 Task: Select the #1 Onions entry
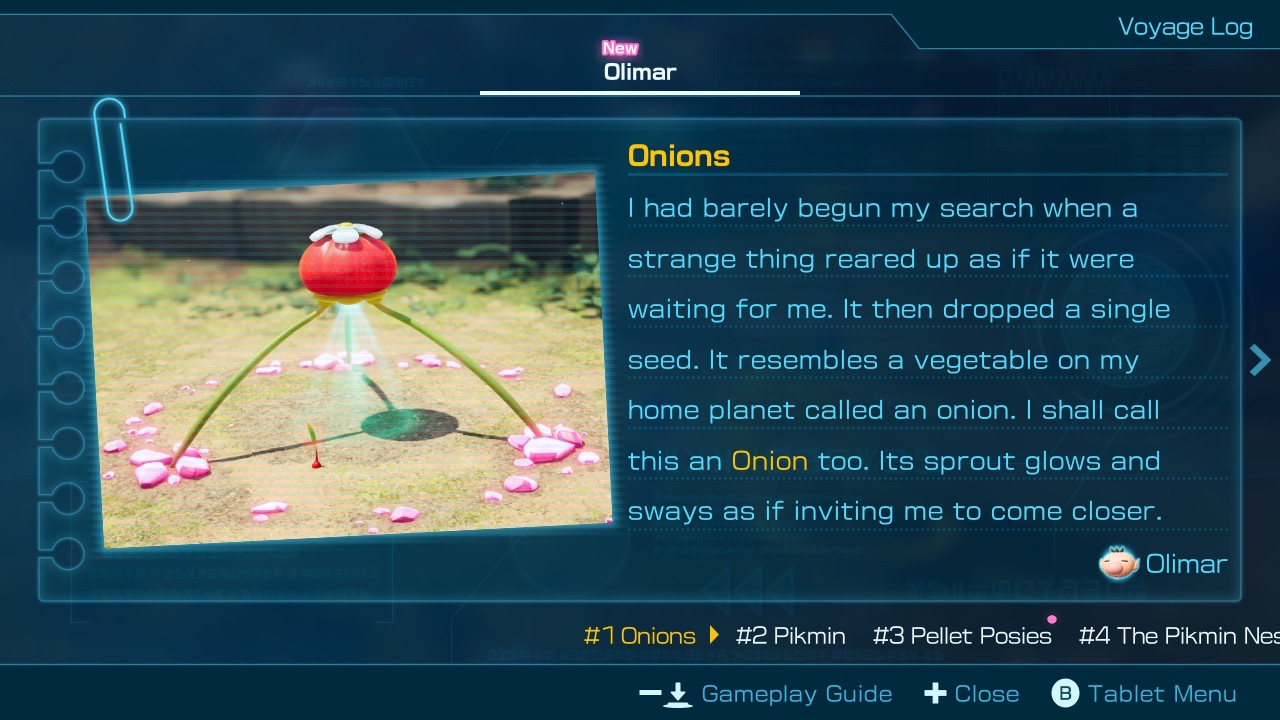click(640, 636)
